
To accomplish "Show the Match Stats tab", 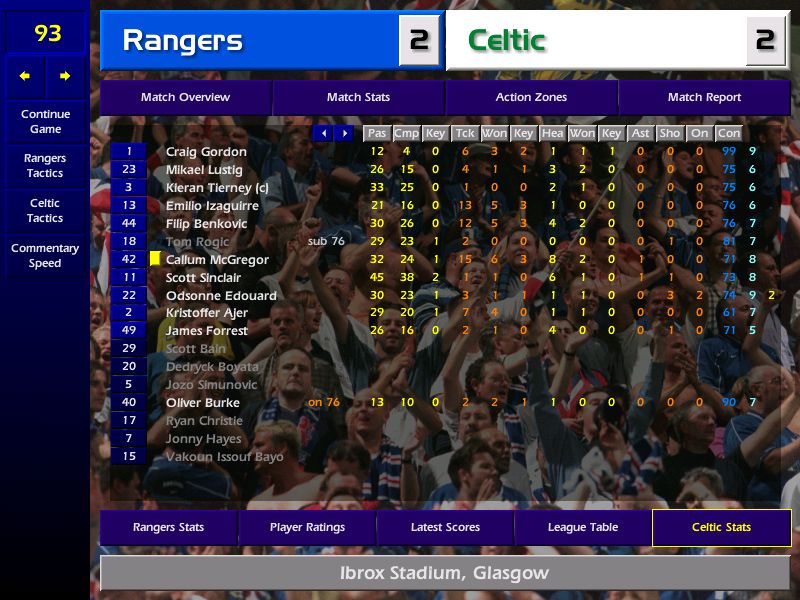I will pyautogui.click(x=358, y=97).
